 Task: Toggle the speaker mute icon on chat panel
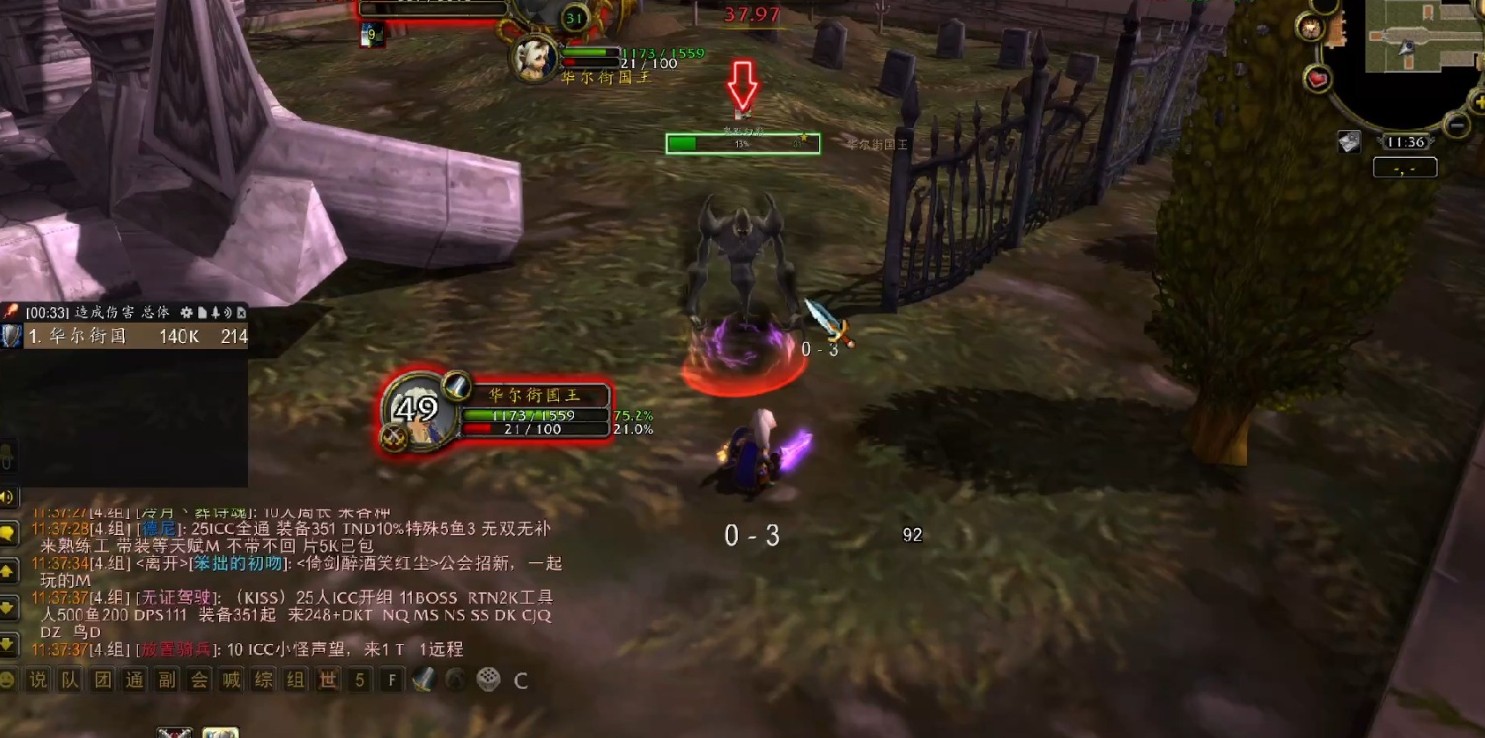coord(9,498)
